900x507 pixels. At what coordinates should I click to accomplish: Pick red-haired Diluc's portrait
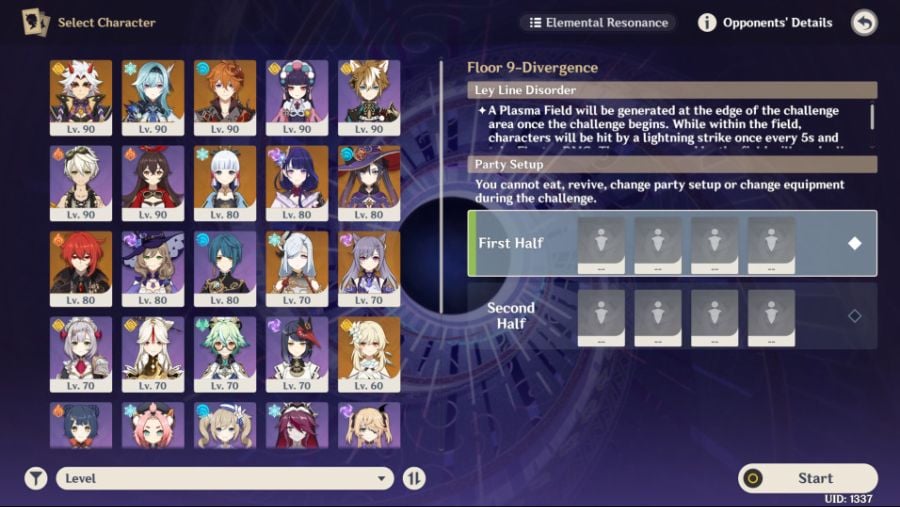click(81, 269)
